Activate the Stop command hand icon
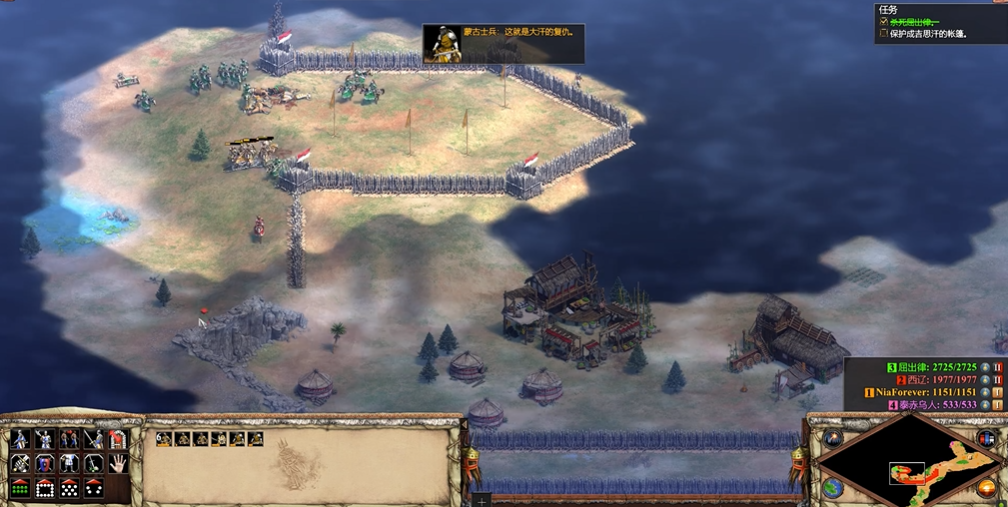The width and height of the screenshot is (1008, 507). 117,464
